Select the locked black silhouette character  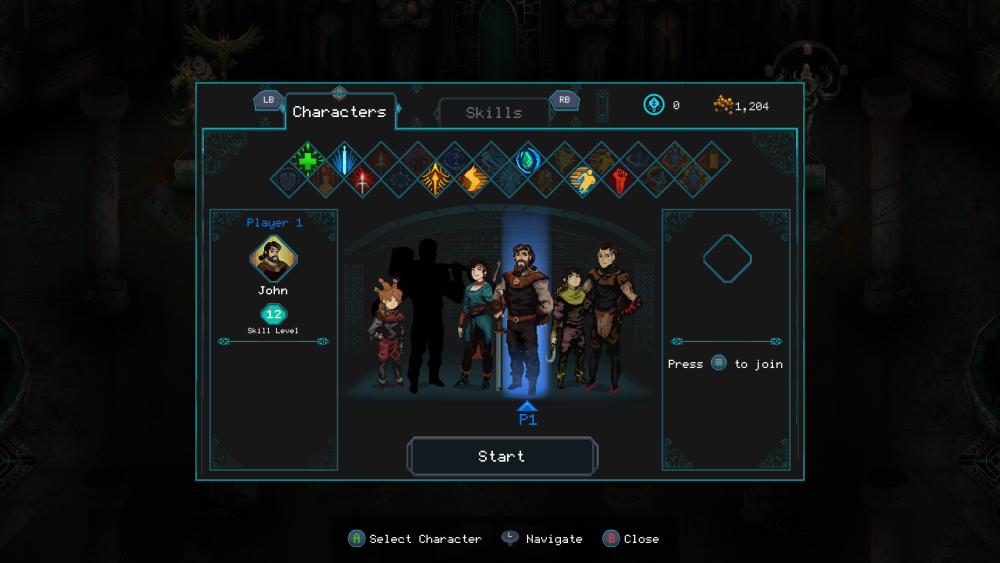(425, 310)
